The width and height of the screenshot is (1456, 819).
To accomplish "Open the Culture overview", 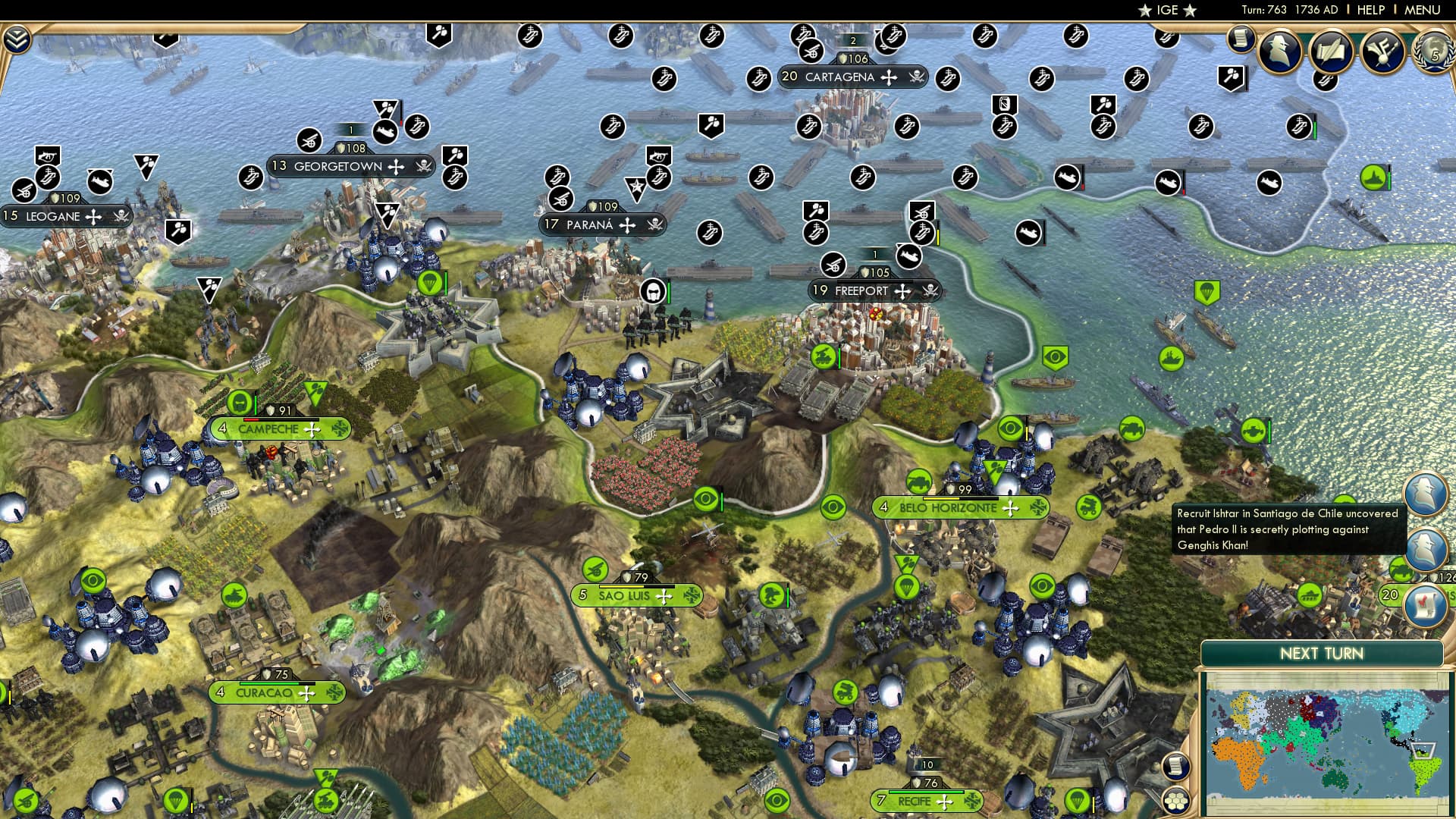I will [1382, 52].
